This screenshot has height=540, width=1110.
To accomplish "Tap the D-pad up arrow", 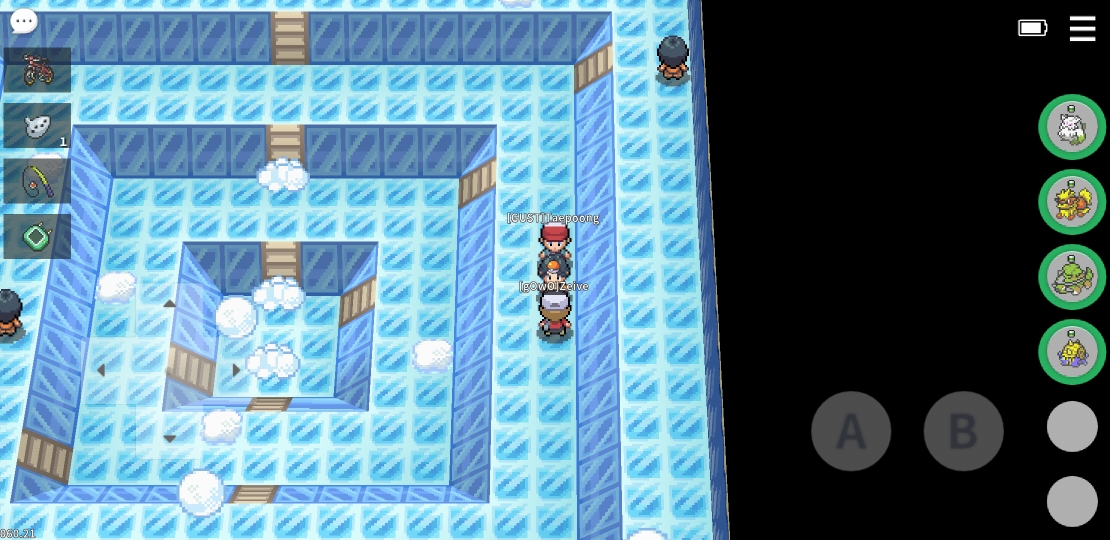I will (169, 304).
